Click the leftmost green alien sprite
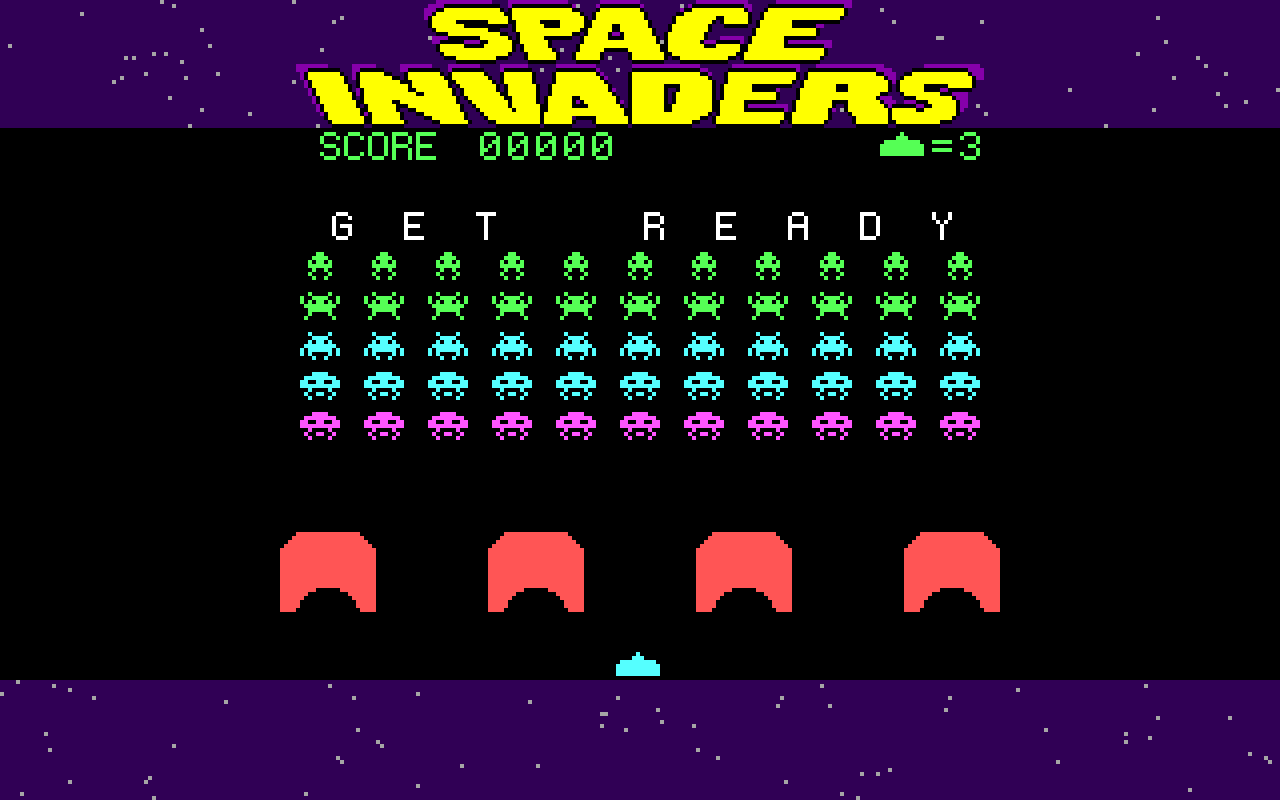Image resolution: width=1280 pixels, height=800 pixels. [322, 266]
